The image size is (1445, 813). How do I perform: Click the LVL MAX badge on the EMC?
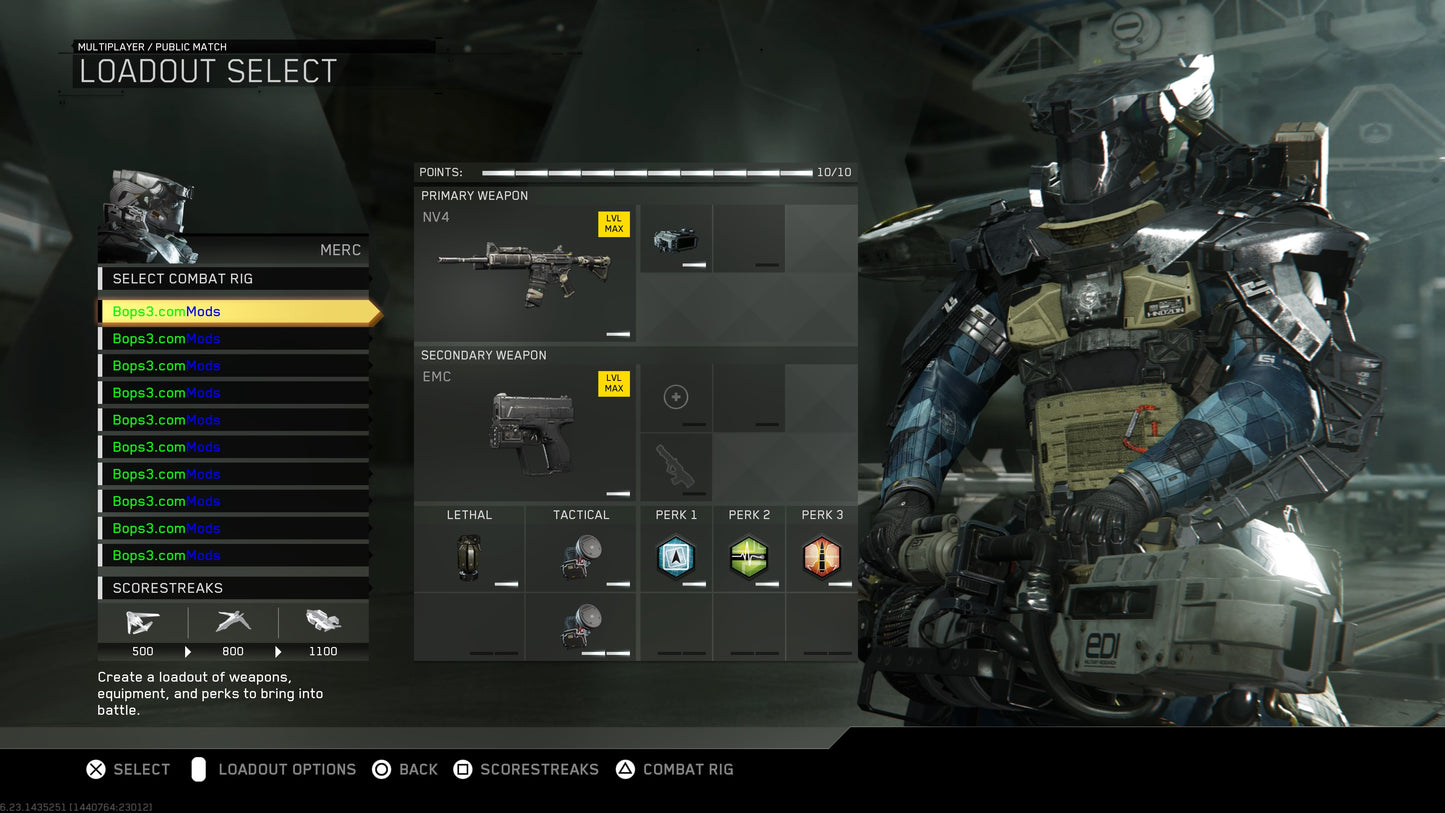(x=613, y=383)
